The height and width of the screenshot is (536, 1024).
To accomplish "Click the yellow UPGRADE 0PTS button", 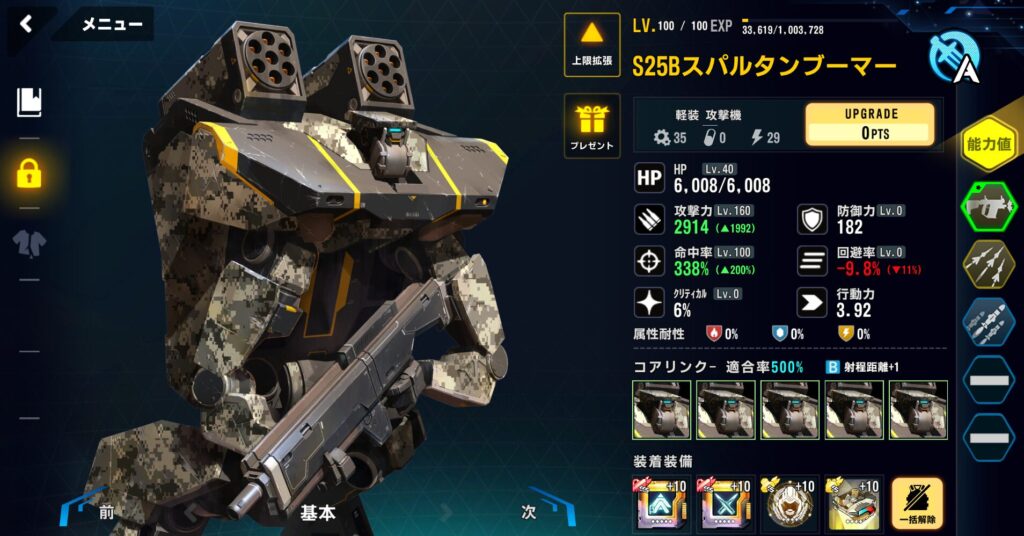I will pyautogui.click(x=869, y=124).
